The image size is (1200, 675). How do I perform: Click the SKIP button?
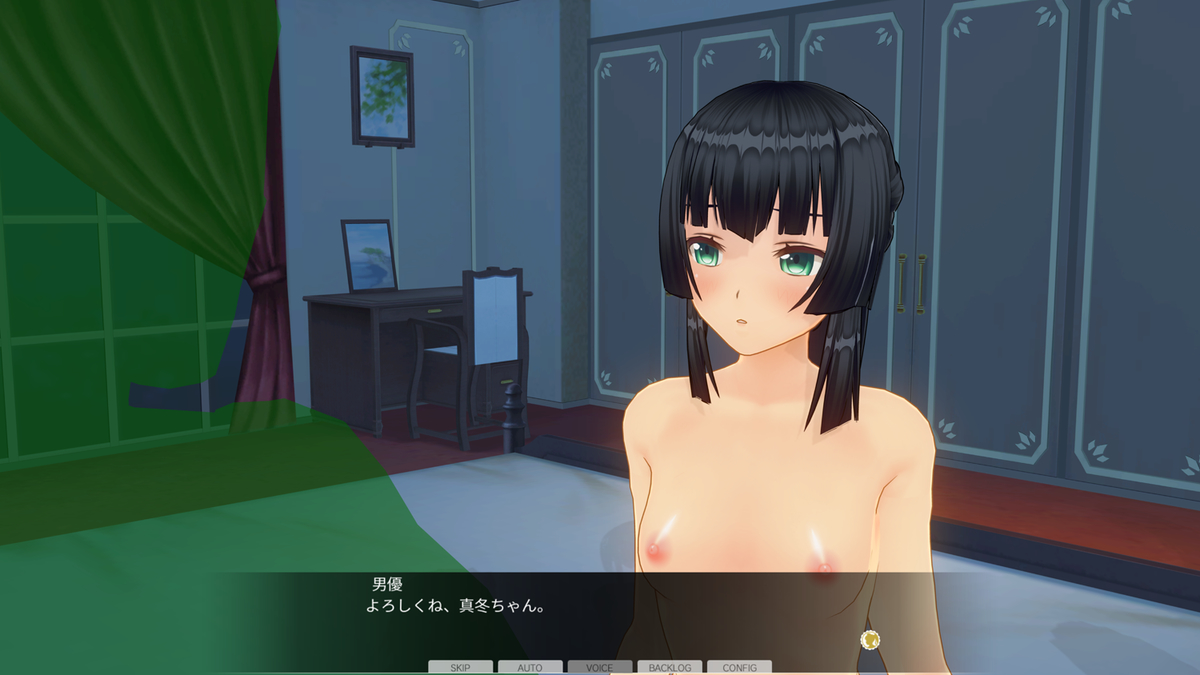tap(460, 667)
